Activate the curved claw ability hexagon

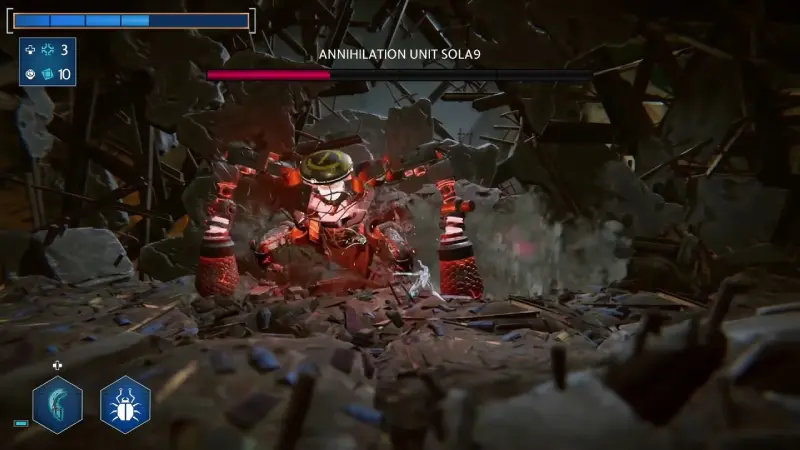(x=57, y=405)
